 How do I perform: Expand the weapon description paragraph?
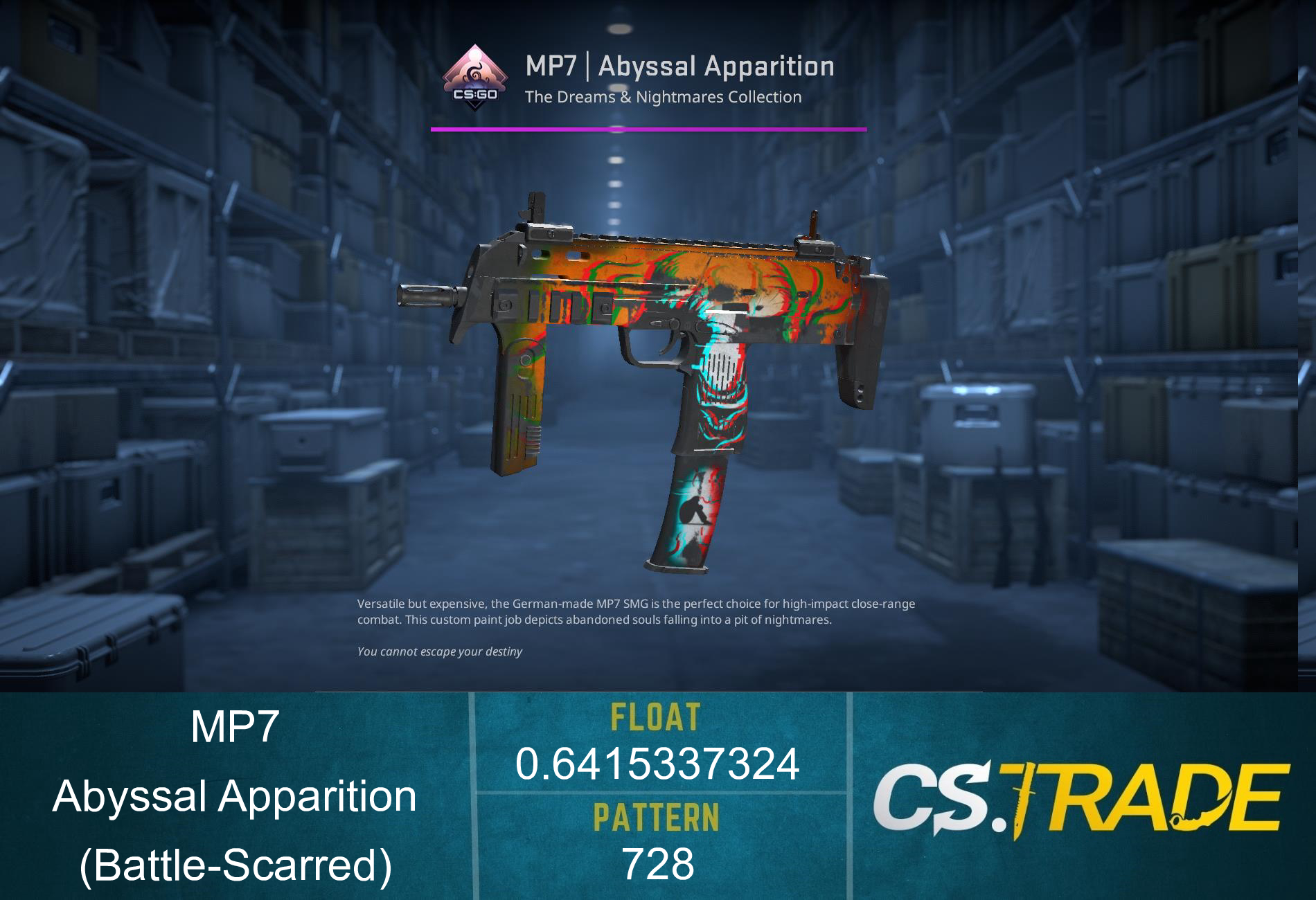click(x=636, y=613)
